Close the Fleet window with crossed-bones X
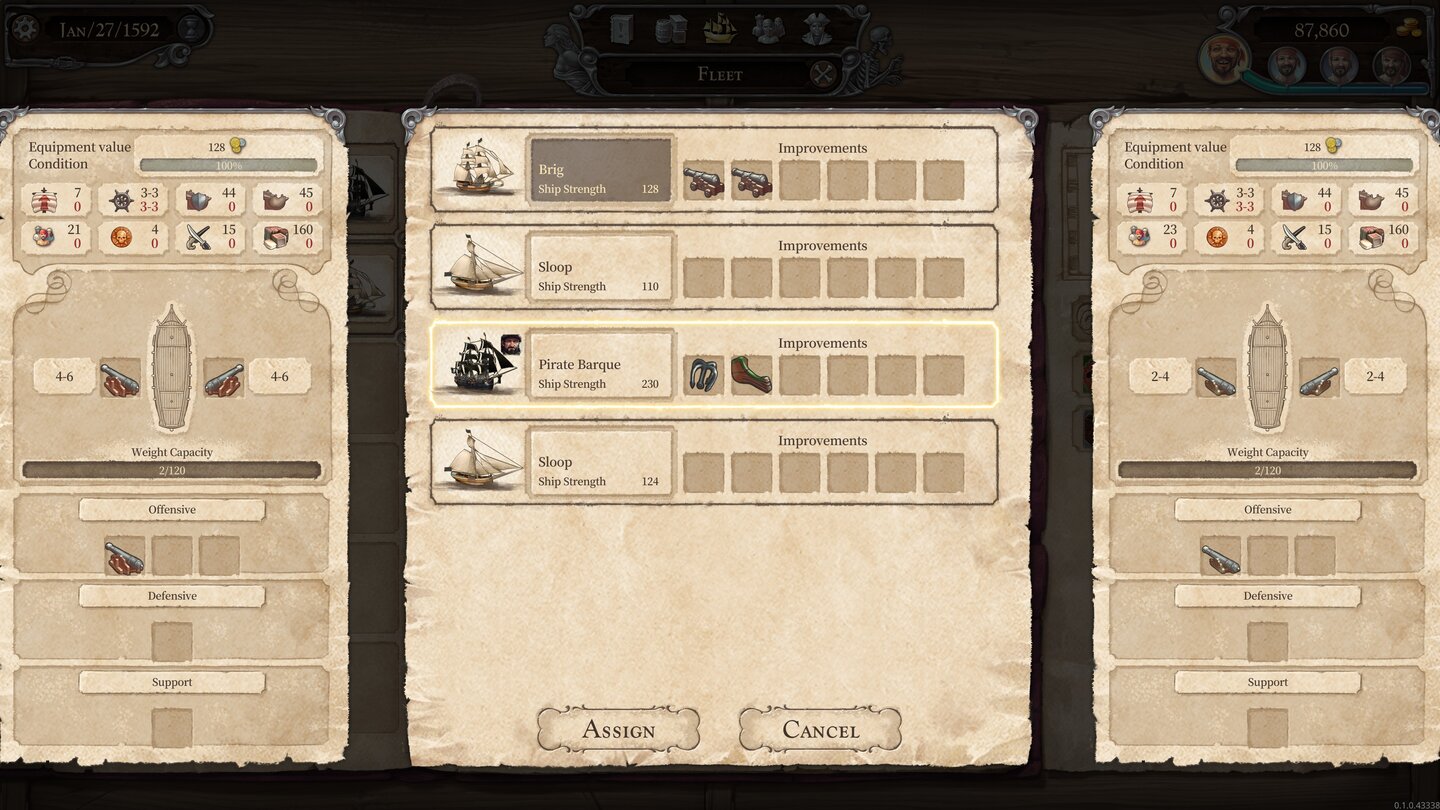This screenshot has height=810, width=1440. pyautogui.click(x=821, y=73)
